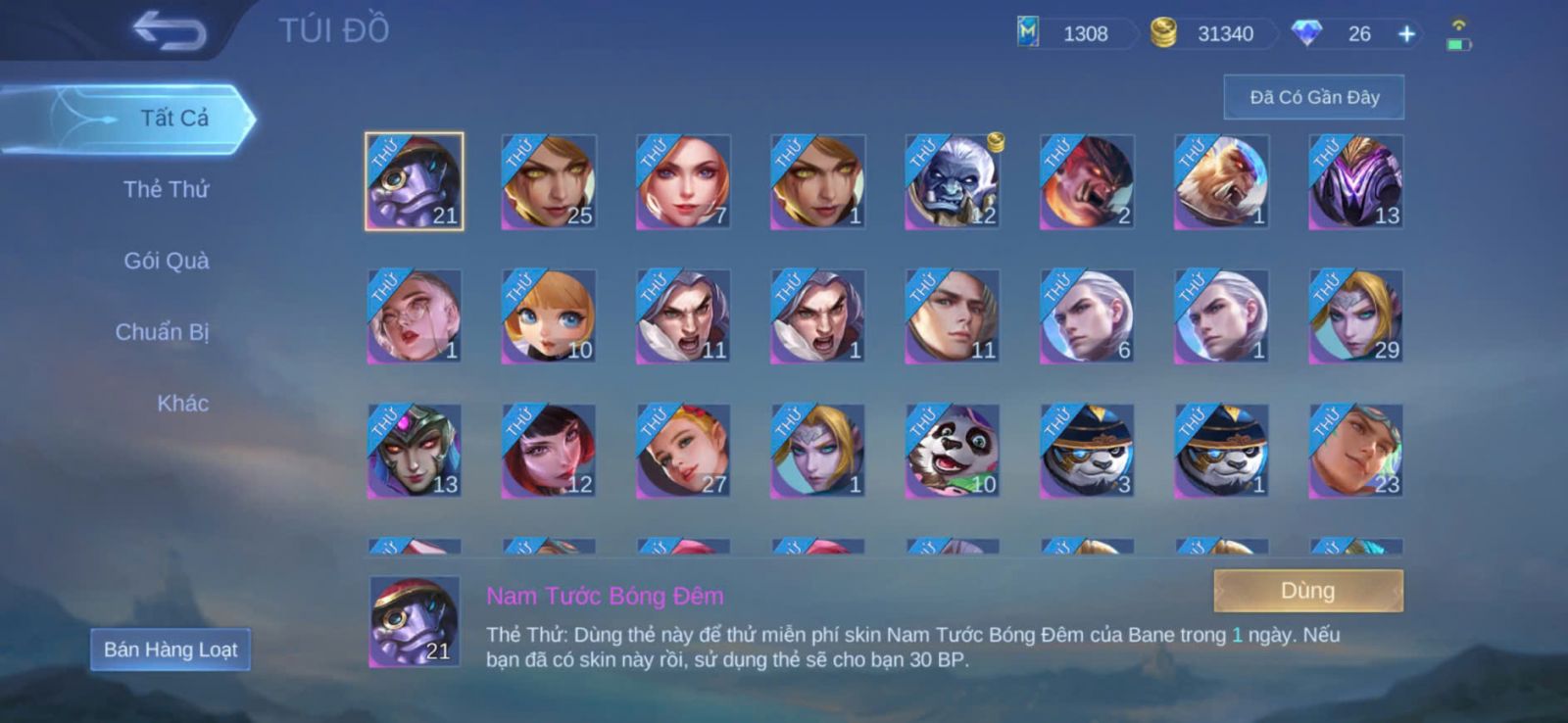Pick the blonde elf card with count 29

point(1356,316)
